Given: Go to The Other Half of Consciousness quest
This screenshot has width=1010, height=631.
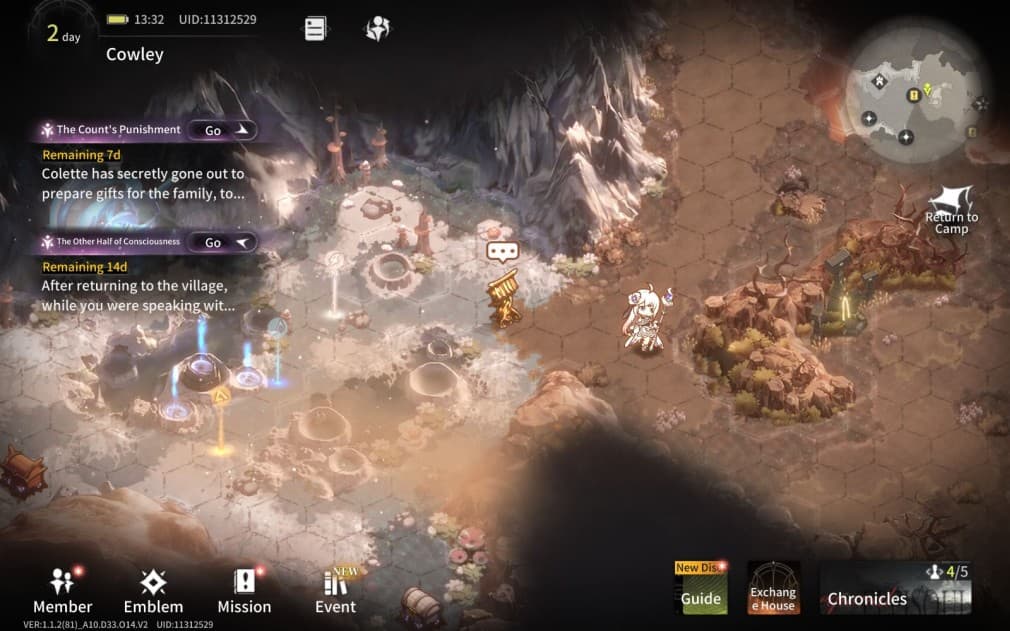Looking at the screenshot, I should [x=222, y=242].
